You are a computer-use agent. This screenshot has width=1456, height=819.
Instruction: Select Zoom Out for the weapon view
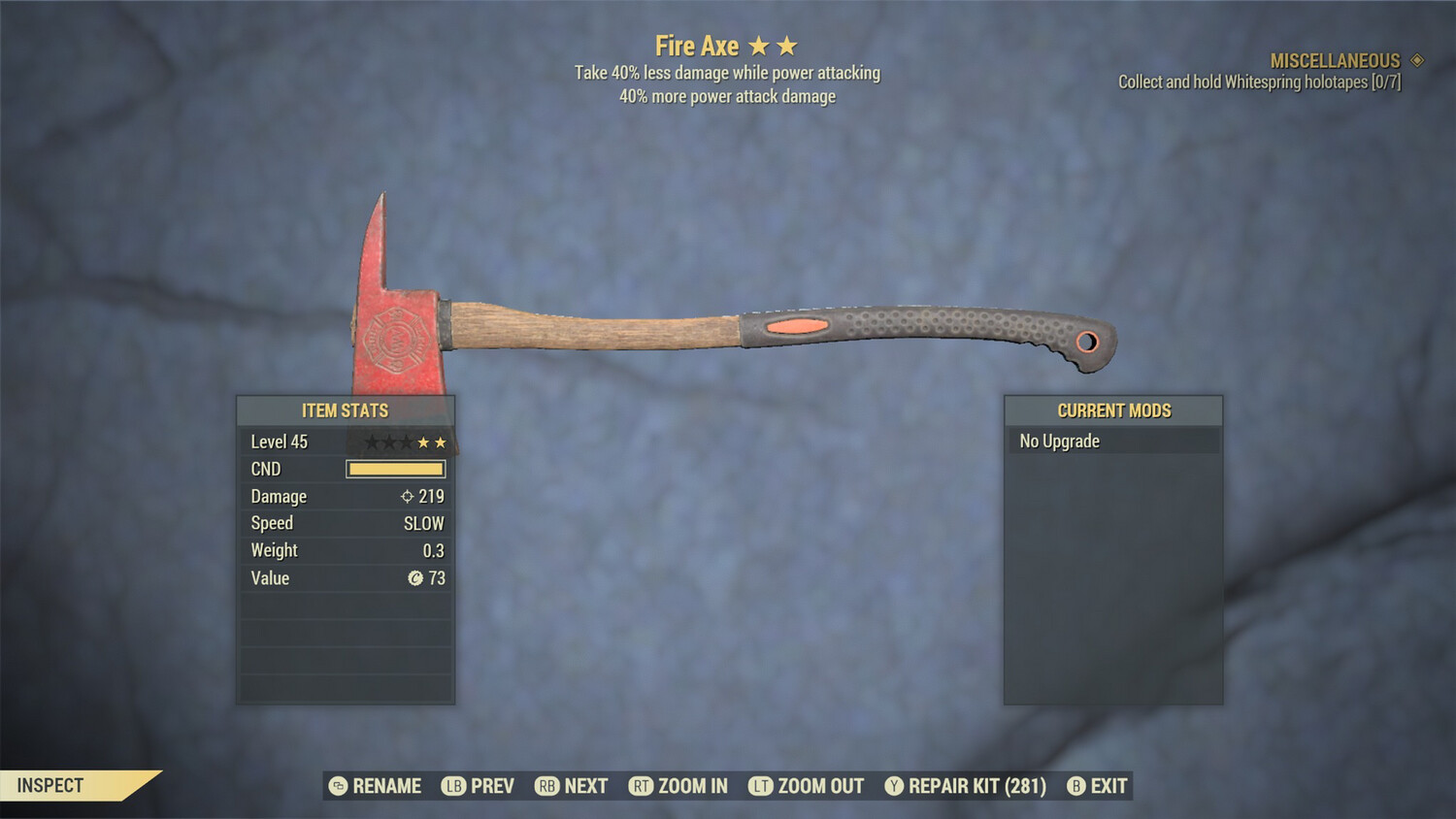(x=807, y=786)
